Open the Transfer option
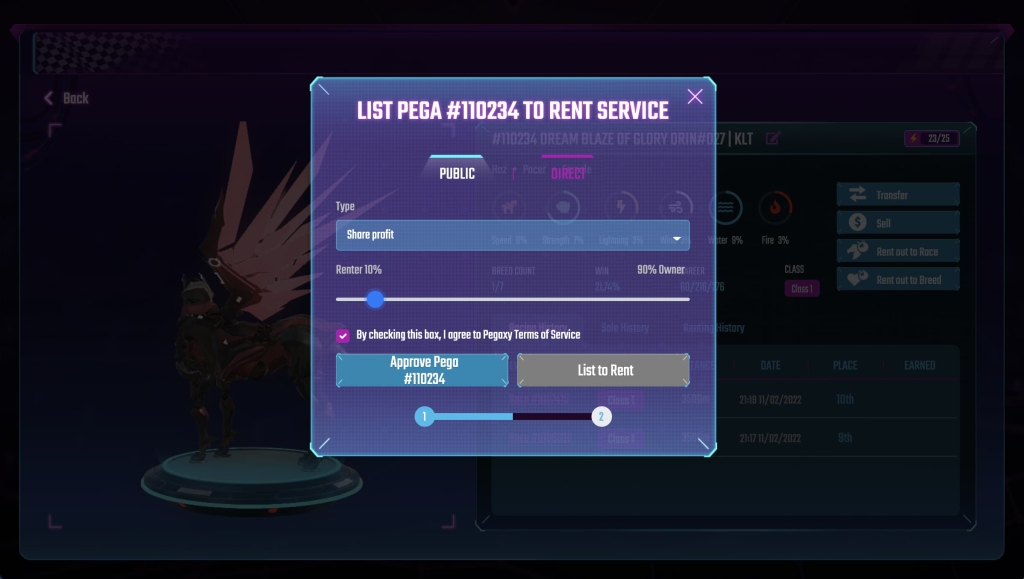 (897, 195)
